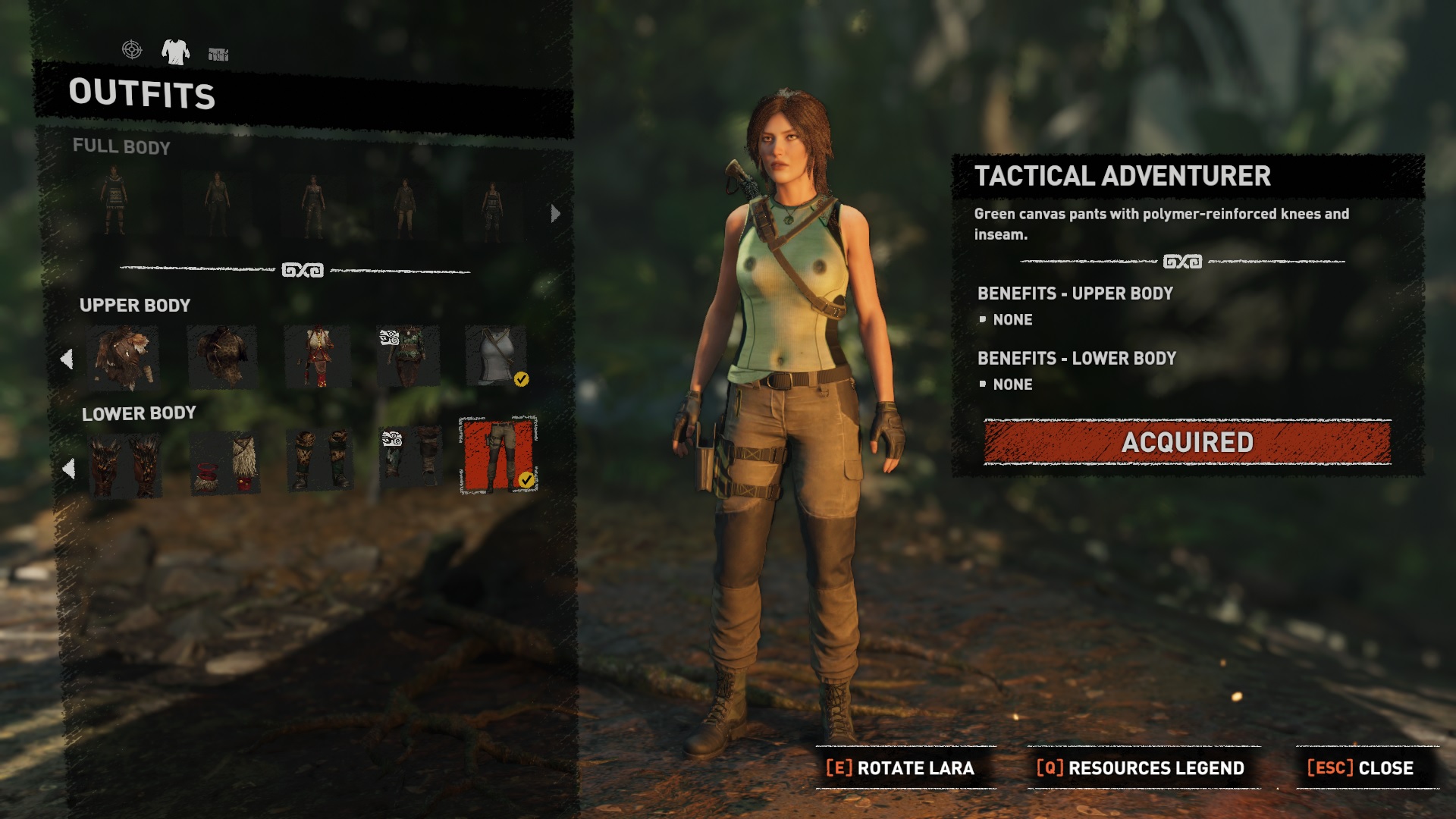1456x819 pixels.
Task: Select the feathered hide upper body top
Action: click(123, 358)
